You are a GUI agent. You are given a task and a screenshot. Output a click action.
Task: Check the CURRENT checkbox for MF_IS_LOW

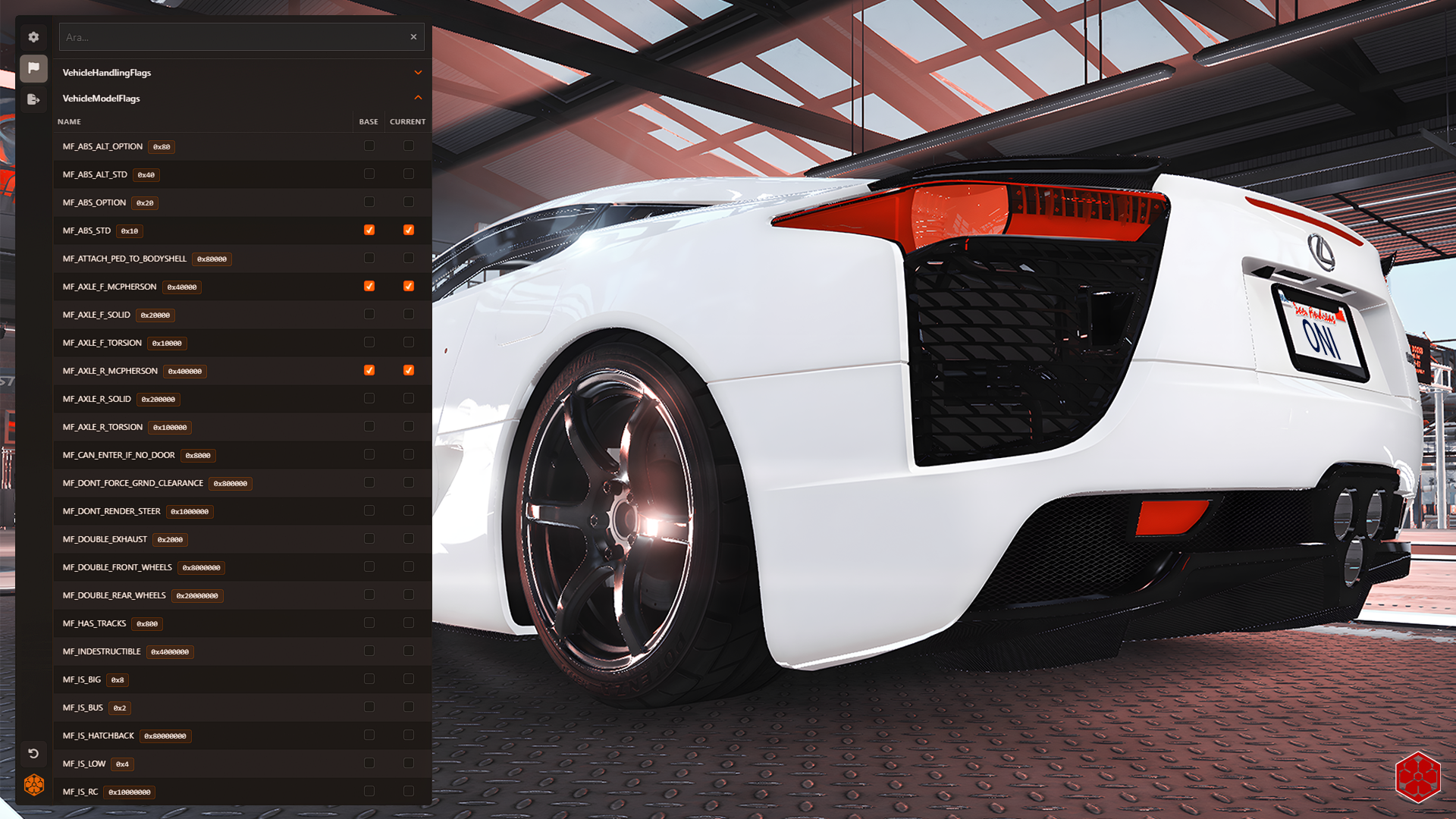pyautogui.click(x=408, y=763)
